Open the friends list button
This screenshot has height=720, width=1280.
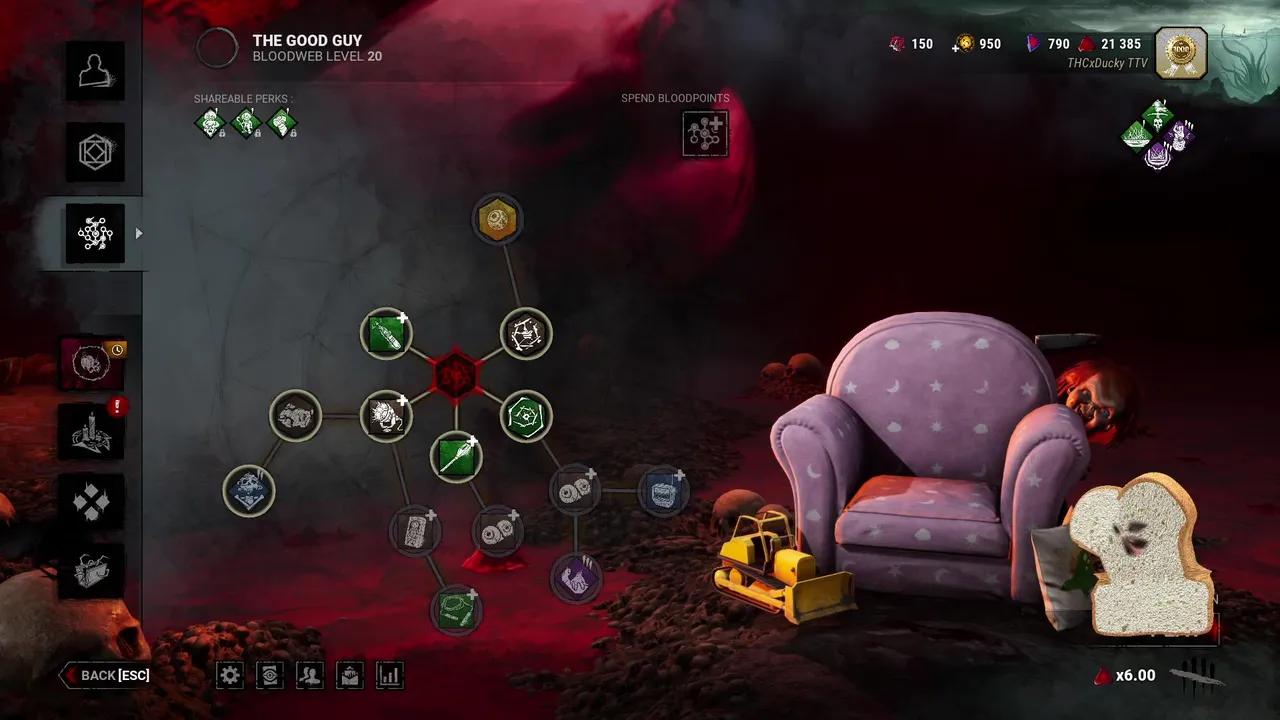pos(310,675)
